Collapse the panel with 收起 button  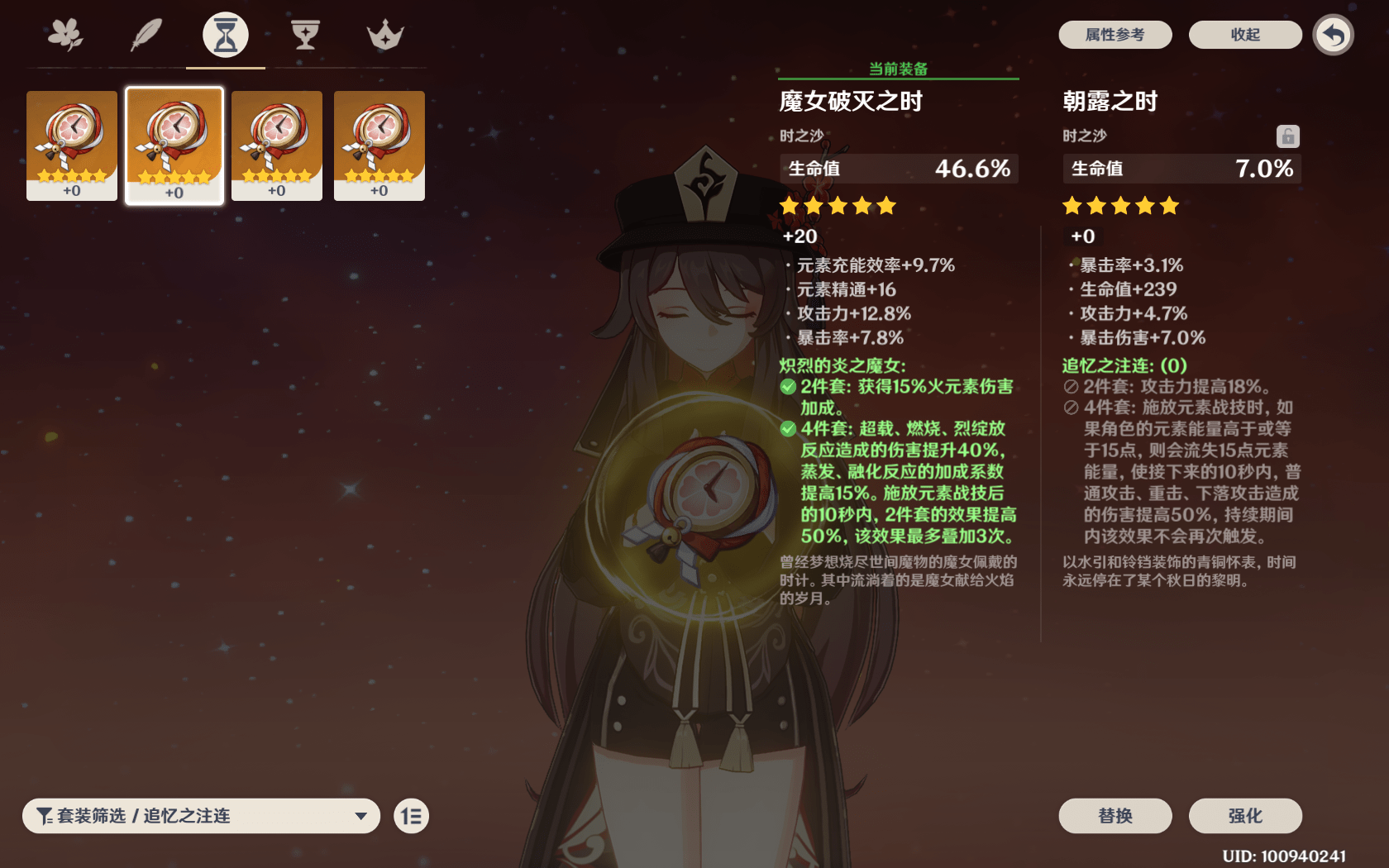click(x=1244, y=35)
